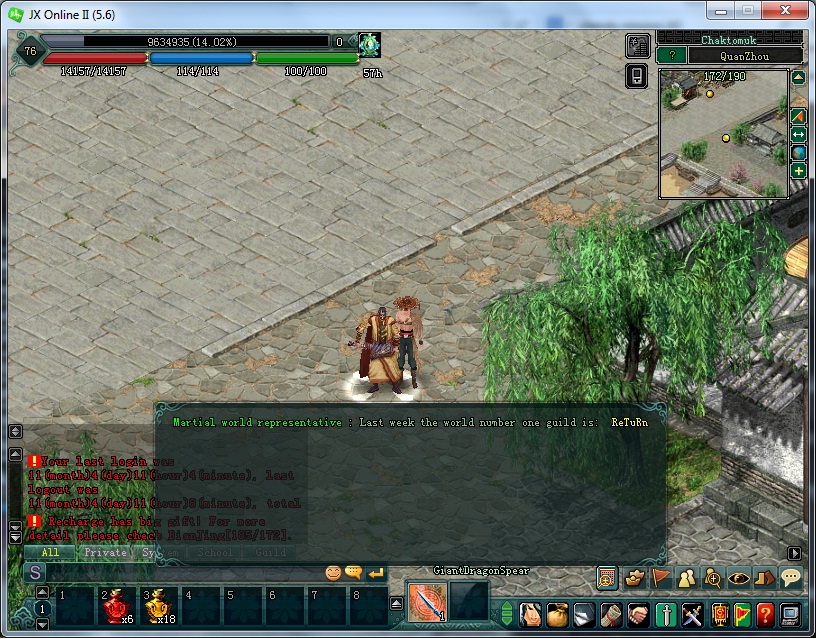Image resolution: width=816 pixels, height=639 pixels.
Task: Open the computer monitor system icon
Action: [x=790, y=613]
